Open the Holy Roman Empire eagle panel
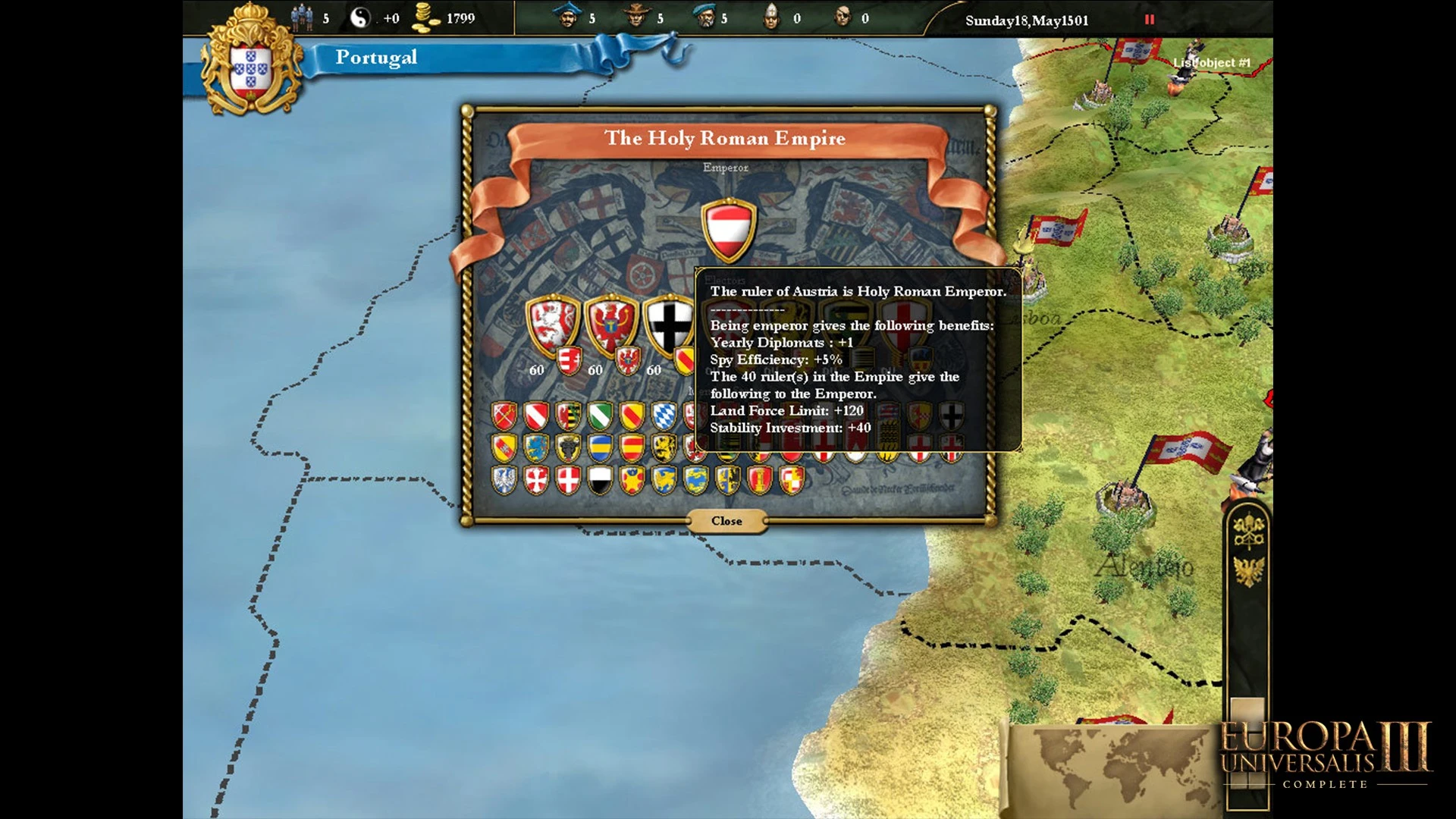 click(x=1248, y=570)
